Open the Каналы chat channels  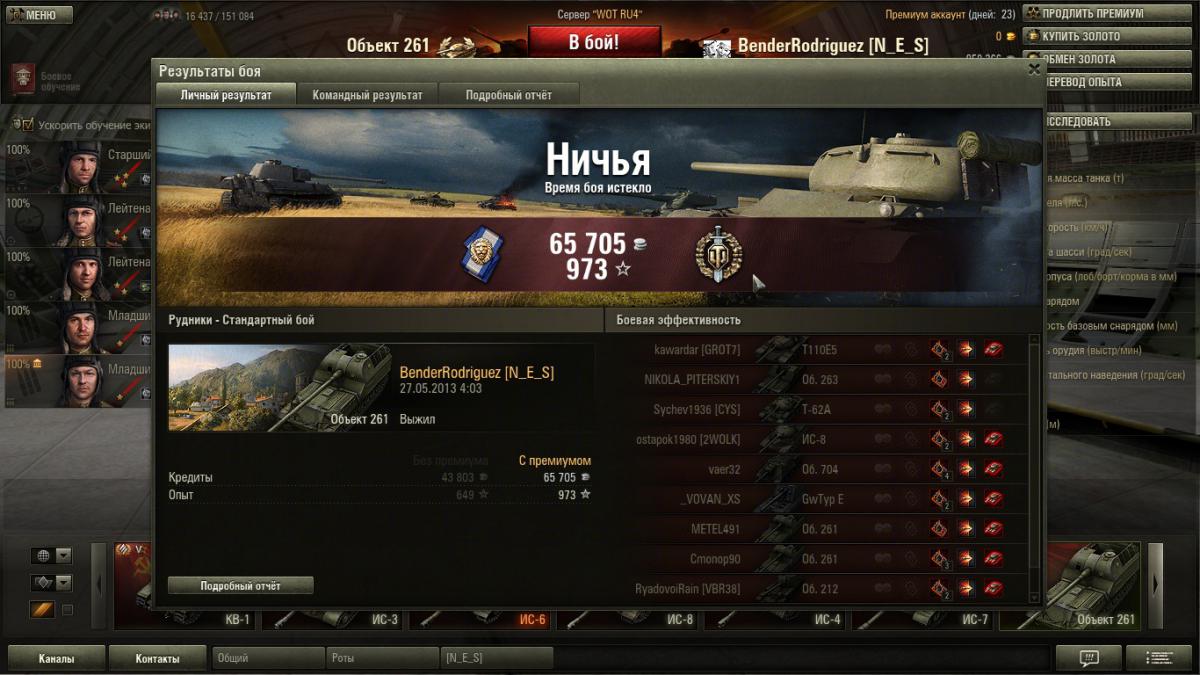click(56, 658)
